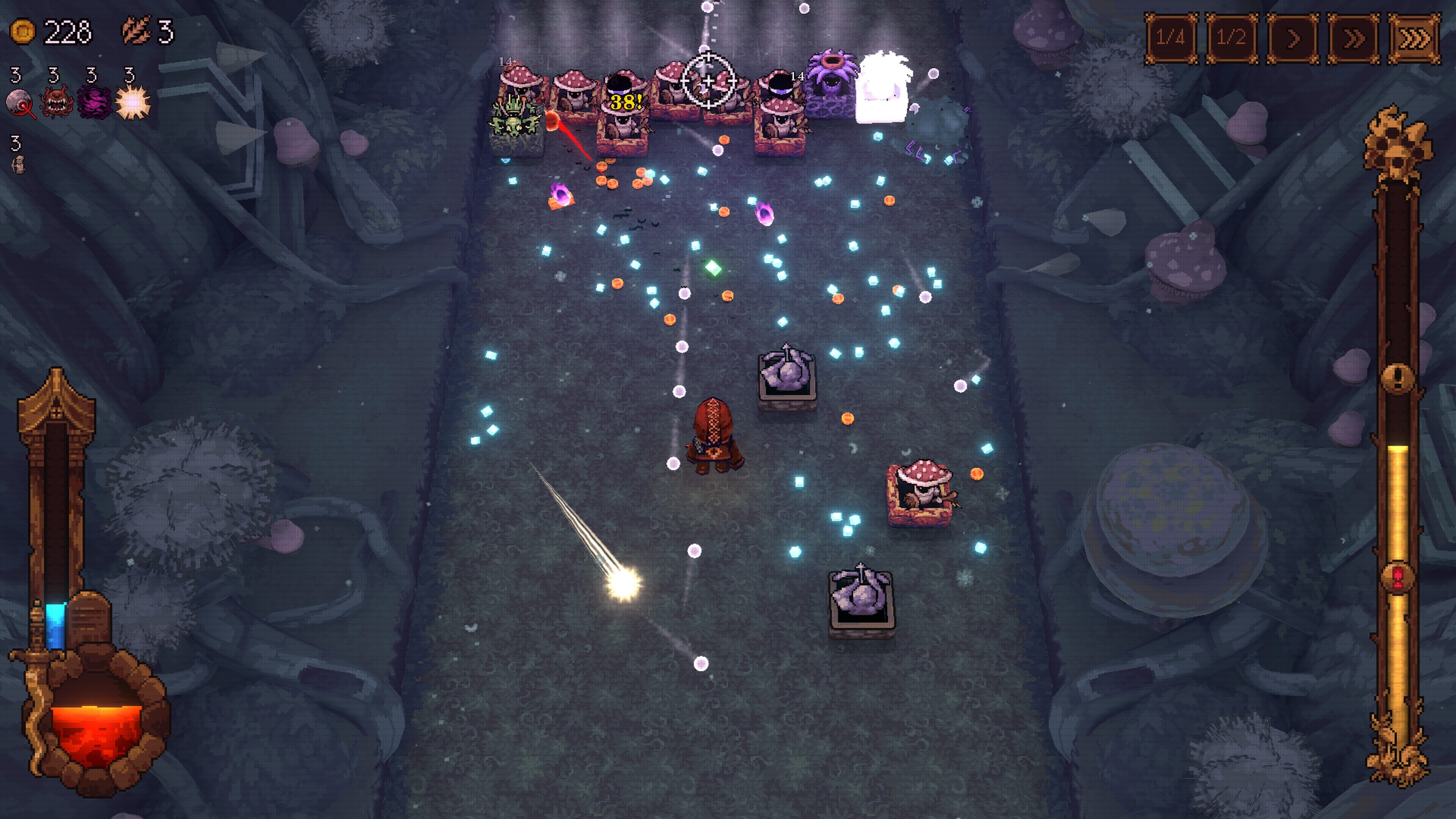Choose the single-arrow normal speed button
Screen dimensions: 1456x819
pyautogui.click(x=1292, y=38)
